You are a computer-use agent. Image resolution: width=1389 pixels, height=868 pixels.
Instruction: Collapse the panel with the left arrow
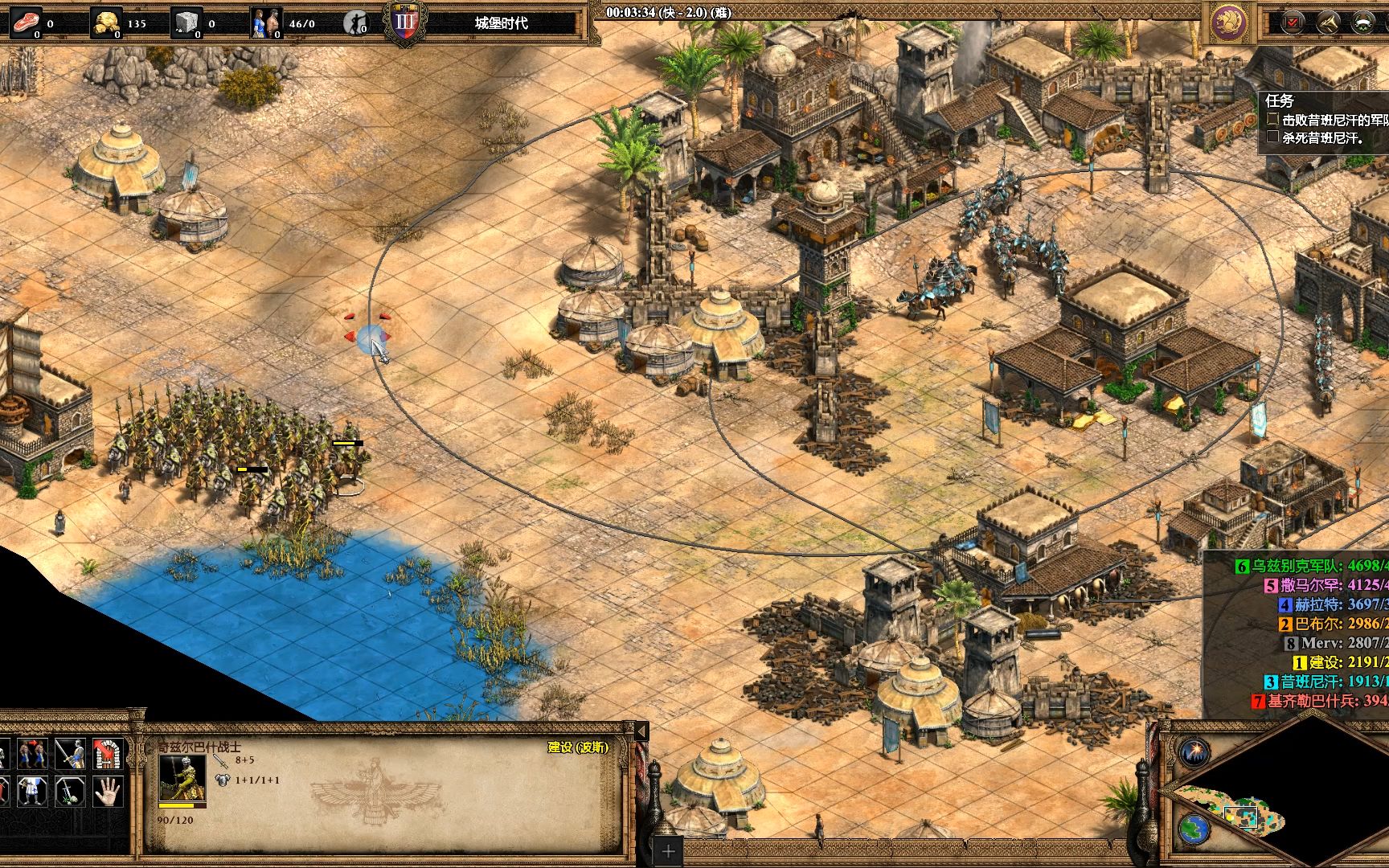(x=641, y=731)
